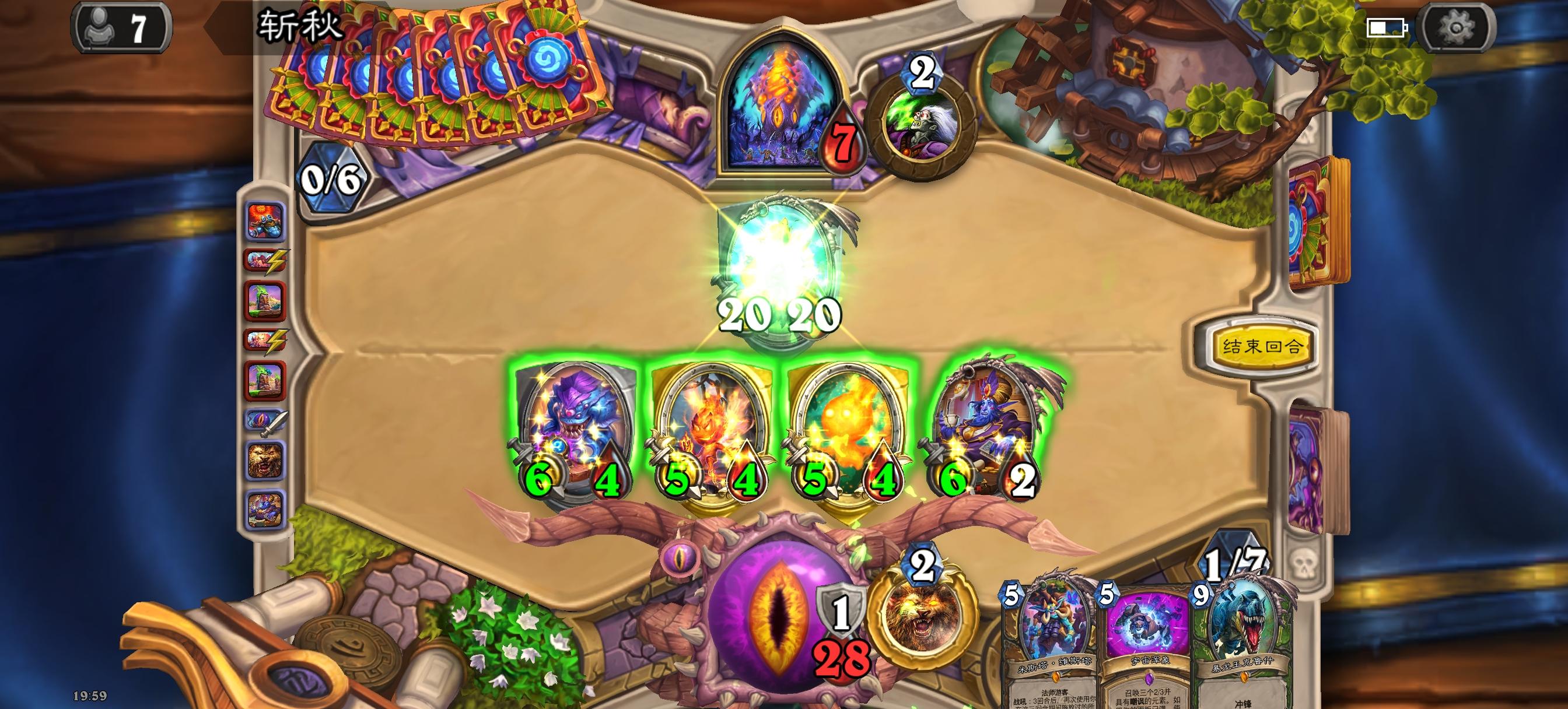
Task: Click the 斩秋 player name banner
Action: click(298, 24)
